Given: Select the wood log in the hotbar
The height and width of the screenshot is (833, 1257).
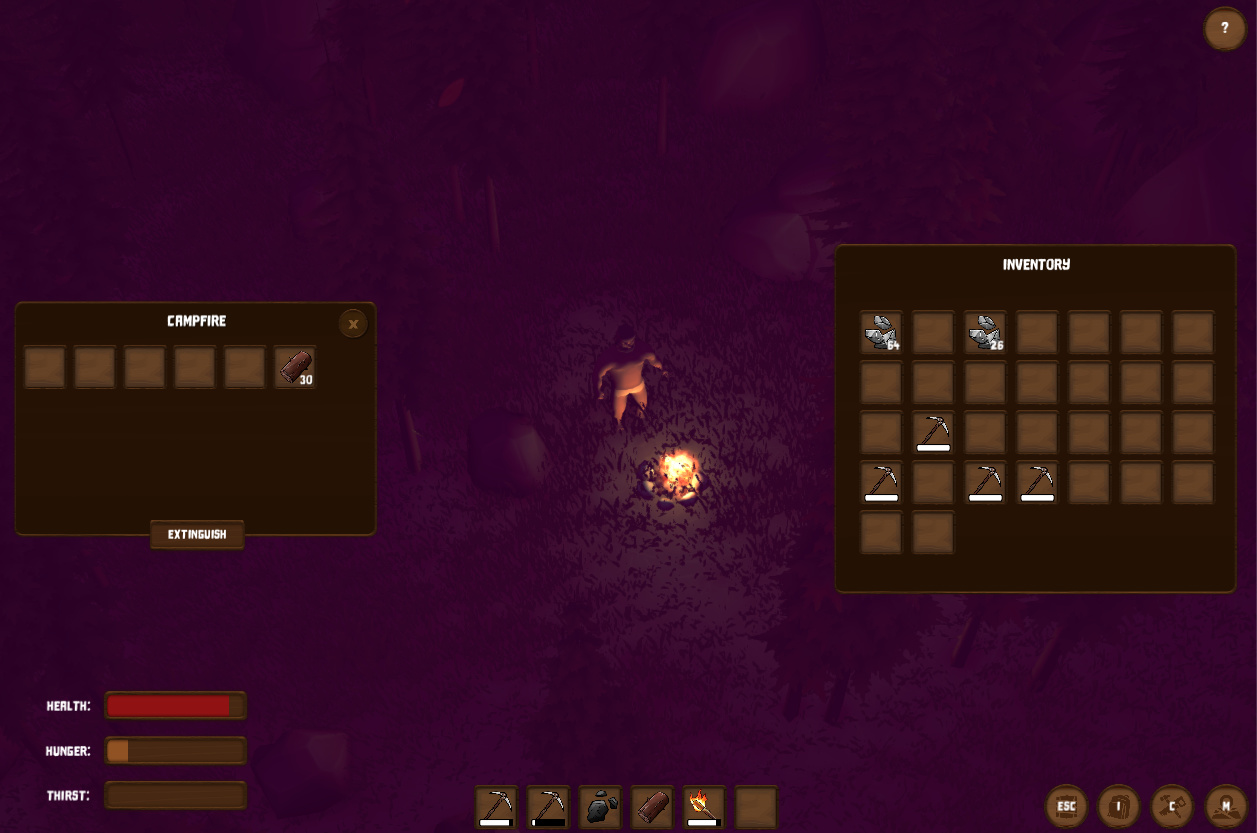Looking at the screenshot, I should tap(652, 807).
